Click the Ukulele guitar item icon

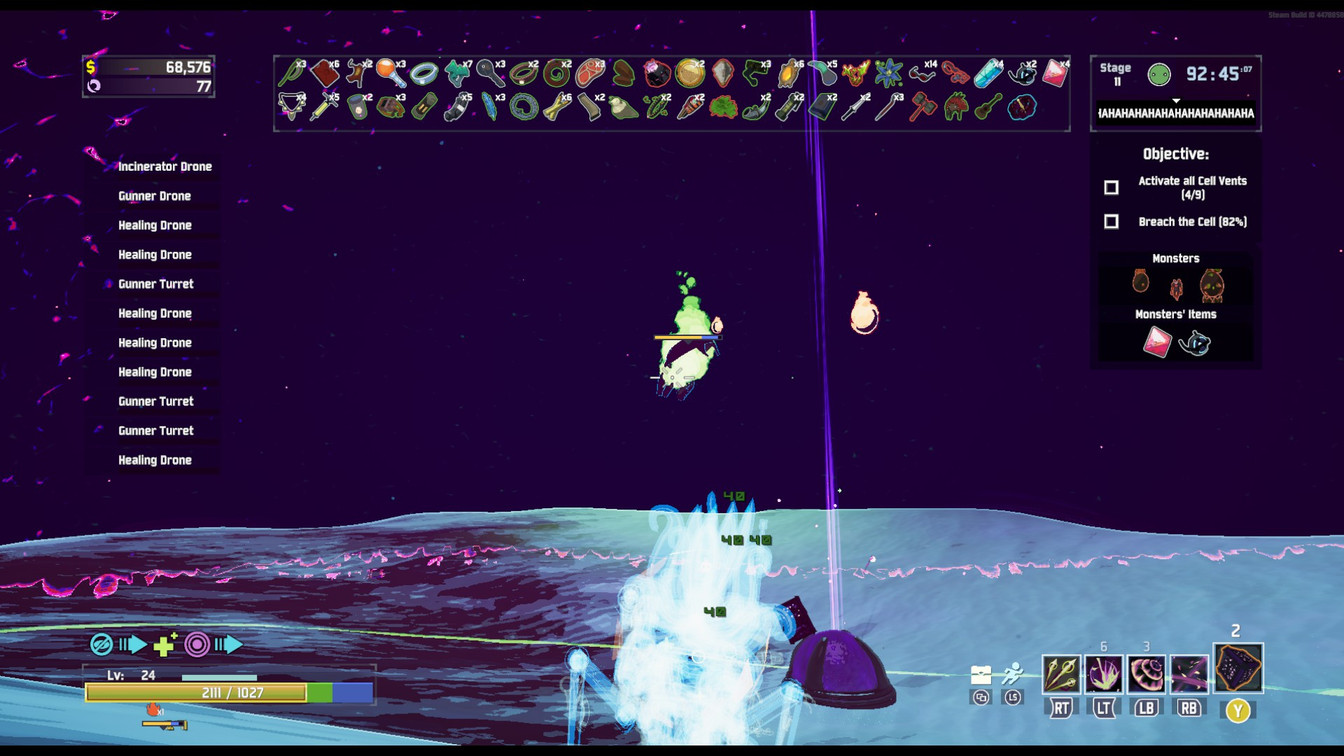coord(987,106)
